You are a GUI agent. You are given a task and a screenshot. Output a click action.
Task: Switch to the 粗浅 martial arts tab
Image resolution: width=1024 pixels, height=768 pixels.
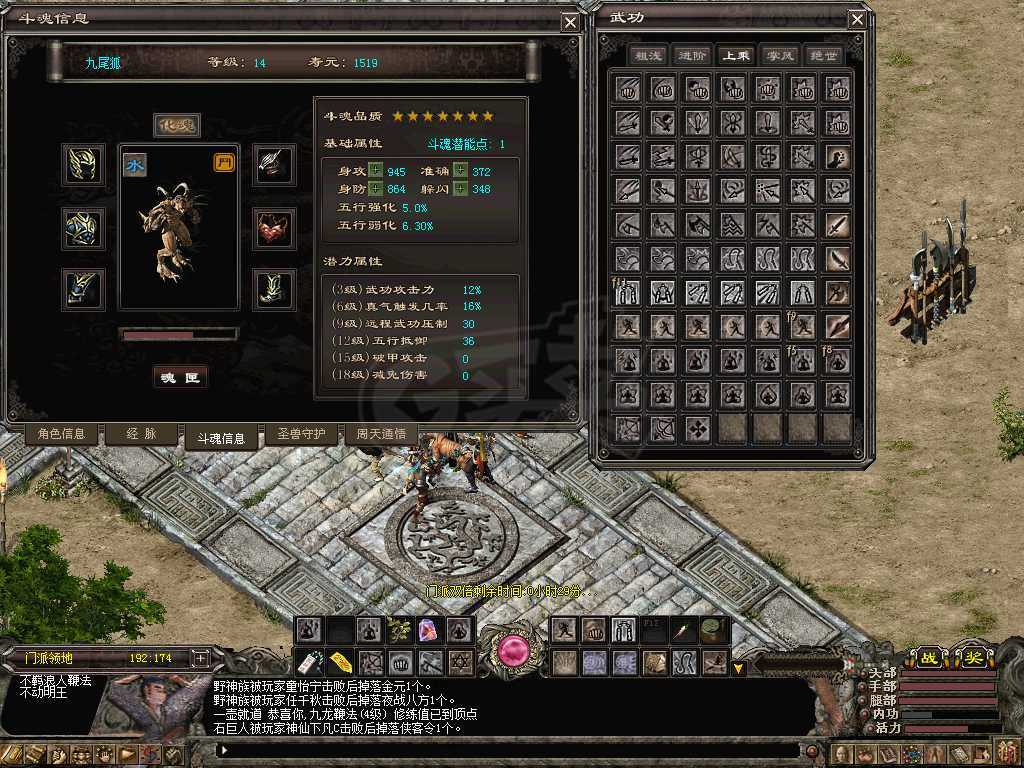click(x=649, y=56)
